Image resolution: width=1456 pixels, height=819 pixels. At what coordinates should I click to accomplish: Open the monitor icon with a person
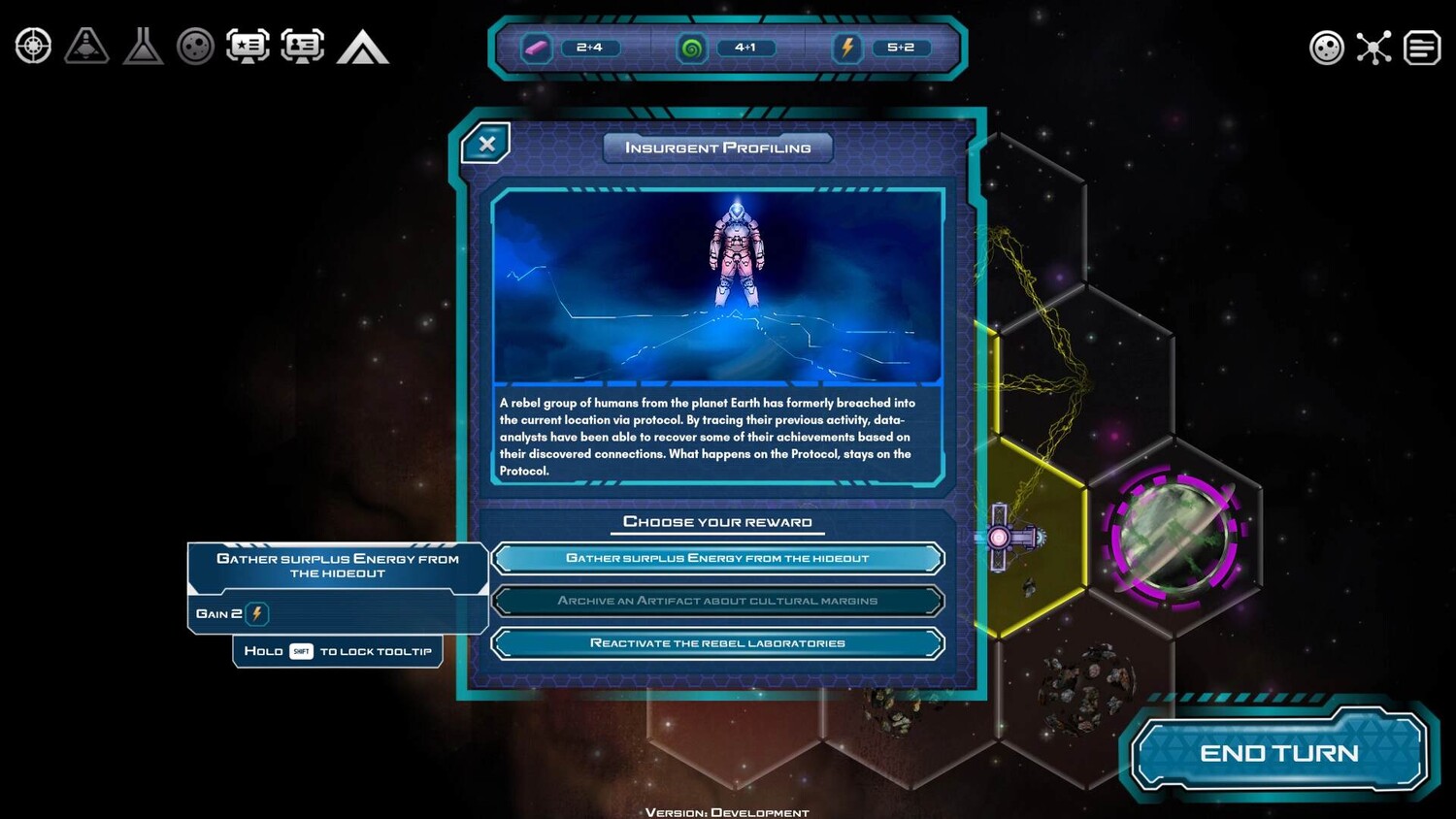tap(303, 47)
